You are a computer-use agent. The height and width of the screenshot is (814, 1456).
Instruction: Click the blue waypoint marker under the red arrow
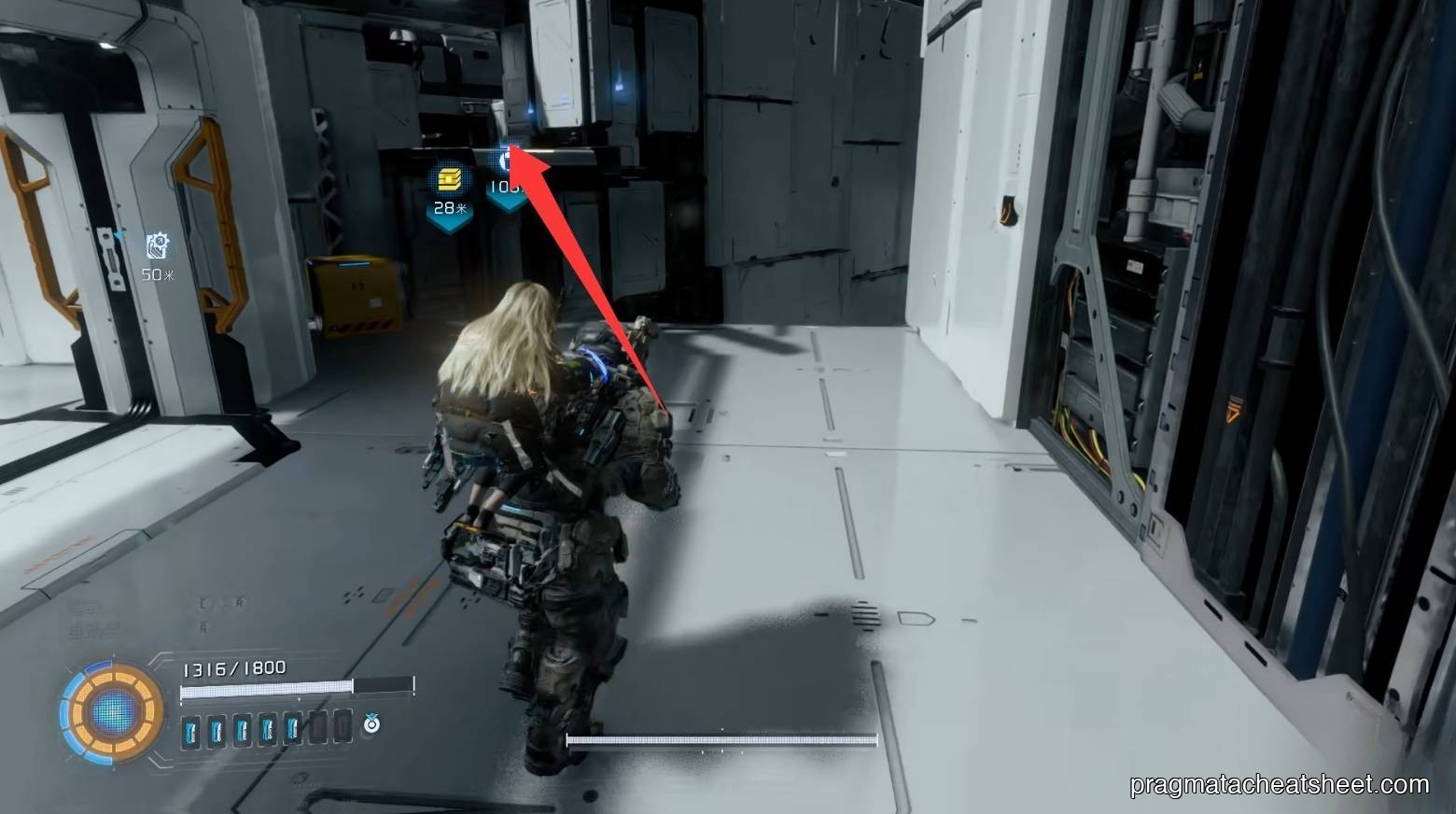509,161
